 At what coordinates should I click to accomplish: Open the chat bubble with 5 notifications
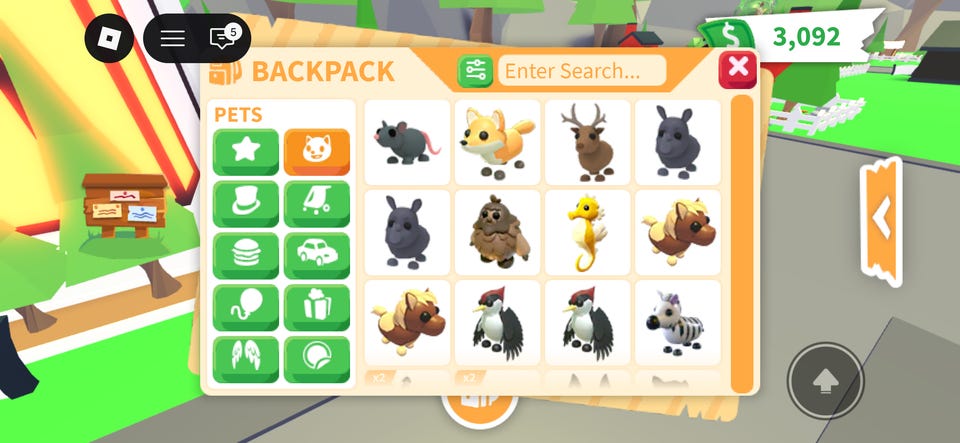click(222, 39)
